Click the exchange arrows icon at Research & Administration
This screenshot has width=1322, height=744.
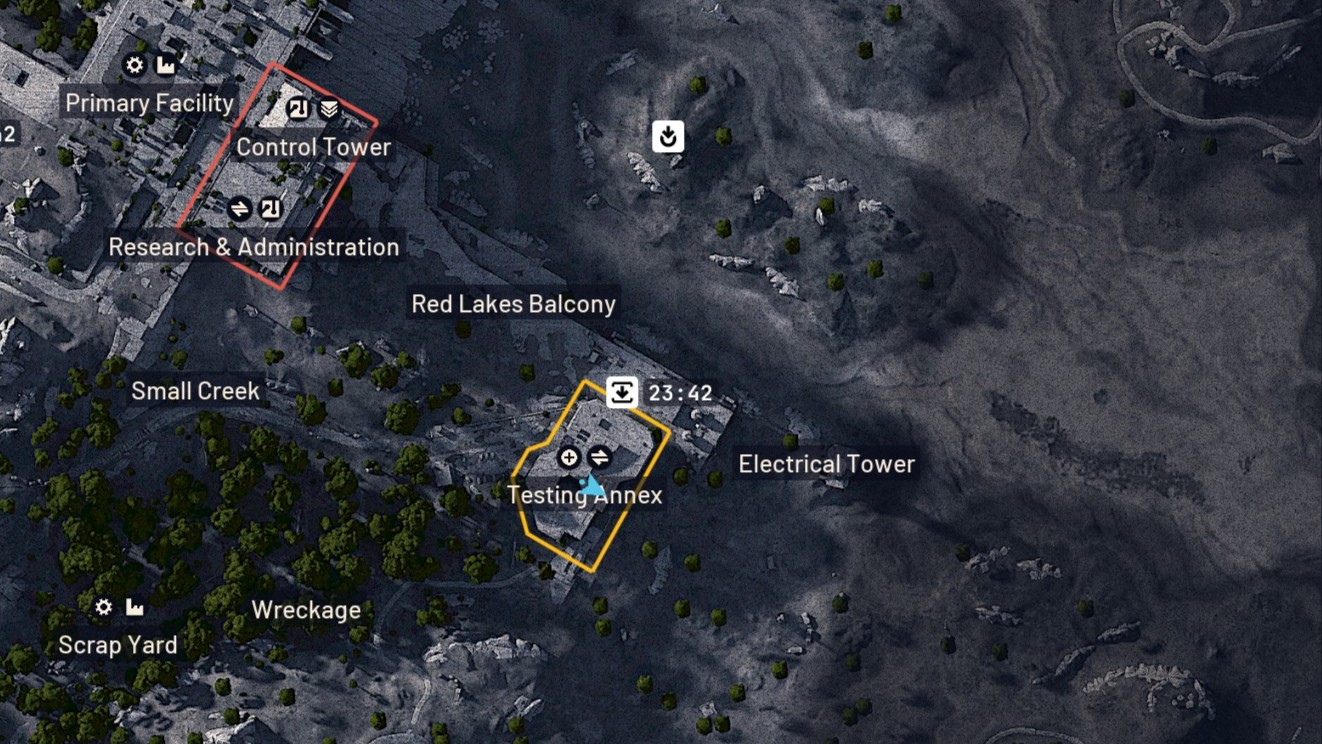(x=240, y=209)
